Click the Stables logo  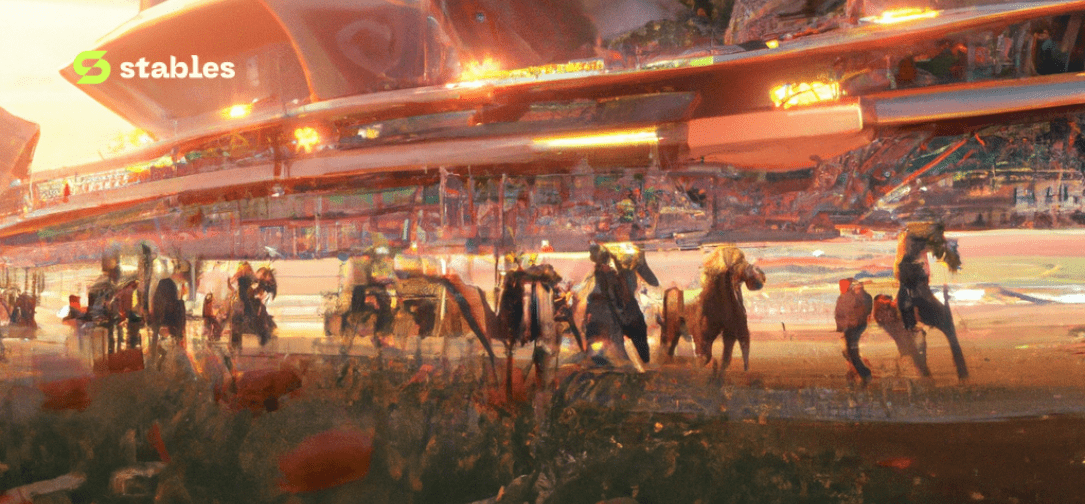(x=154, y=67)
